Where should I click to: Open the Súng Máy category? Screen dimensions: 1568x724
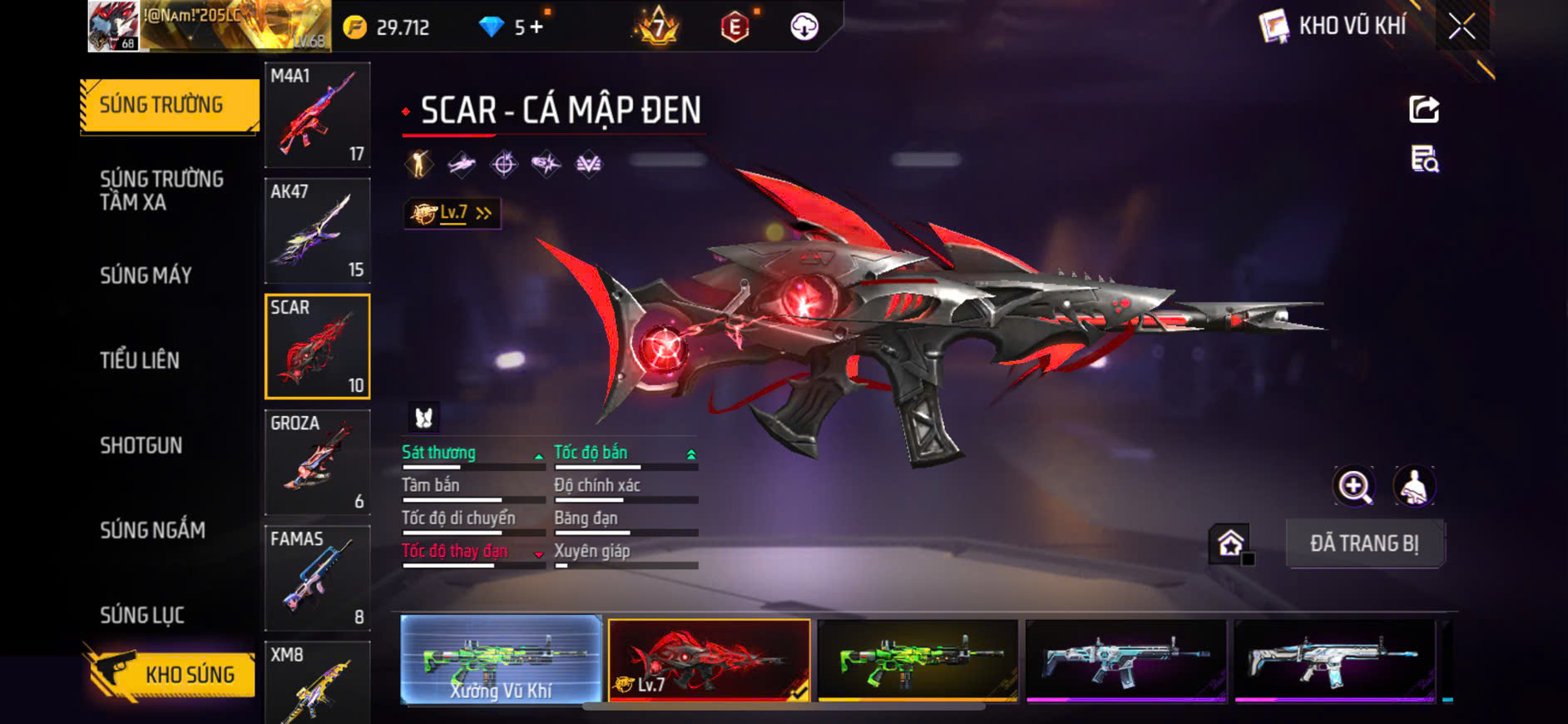click(x=146, y=275)
